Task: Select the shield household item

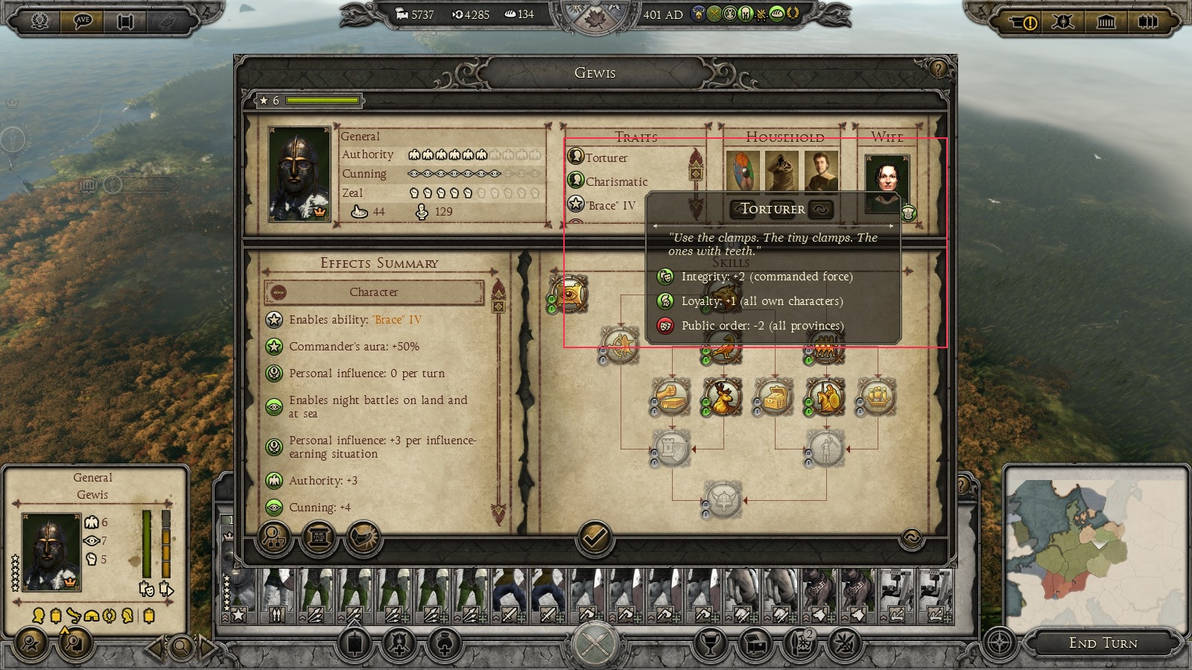Action: click(x=743, y=172)
